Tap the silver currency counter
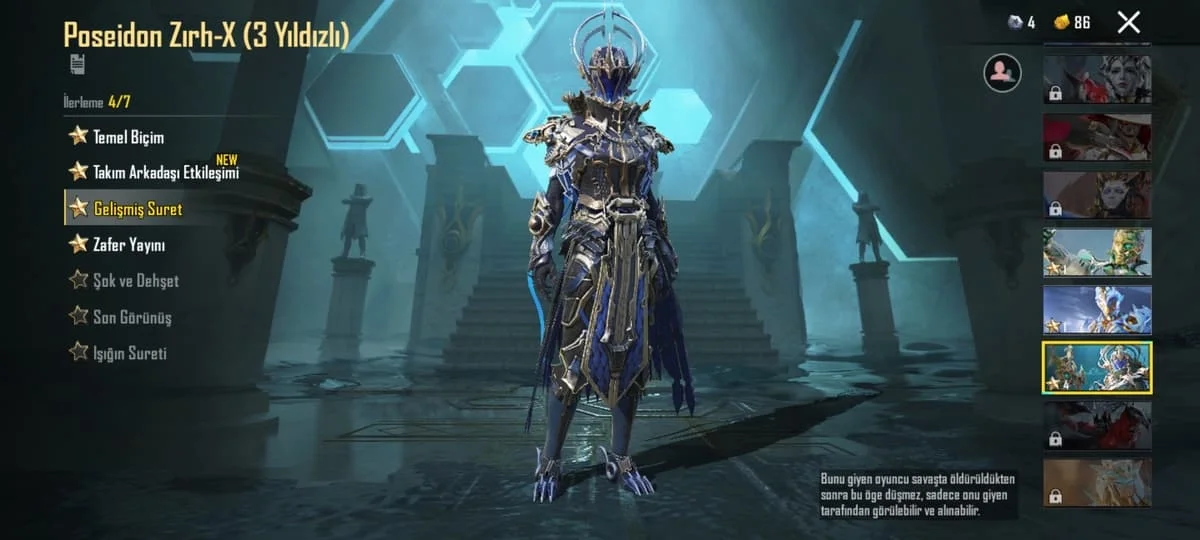The image size is (1200, 540). point(1022,22)
